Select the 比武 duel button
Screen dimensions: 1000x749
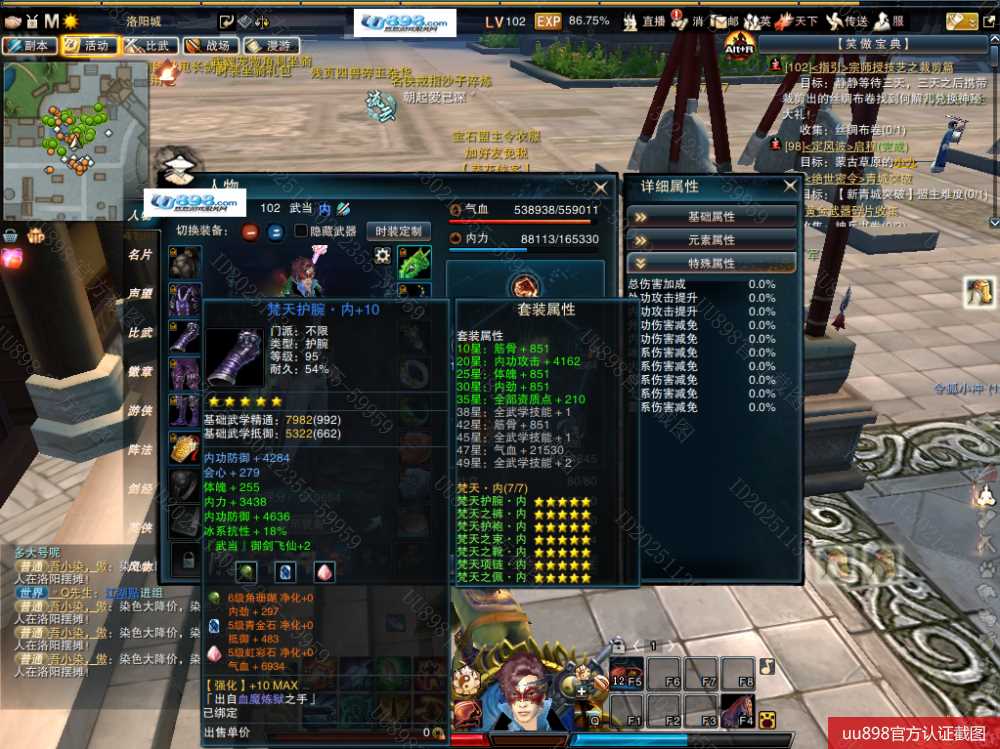pos(147,45)
